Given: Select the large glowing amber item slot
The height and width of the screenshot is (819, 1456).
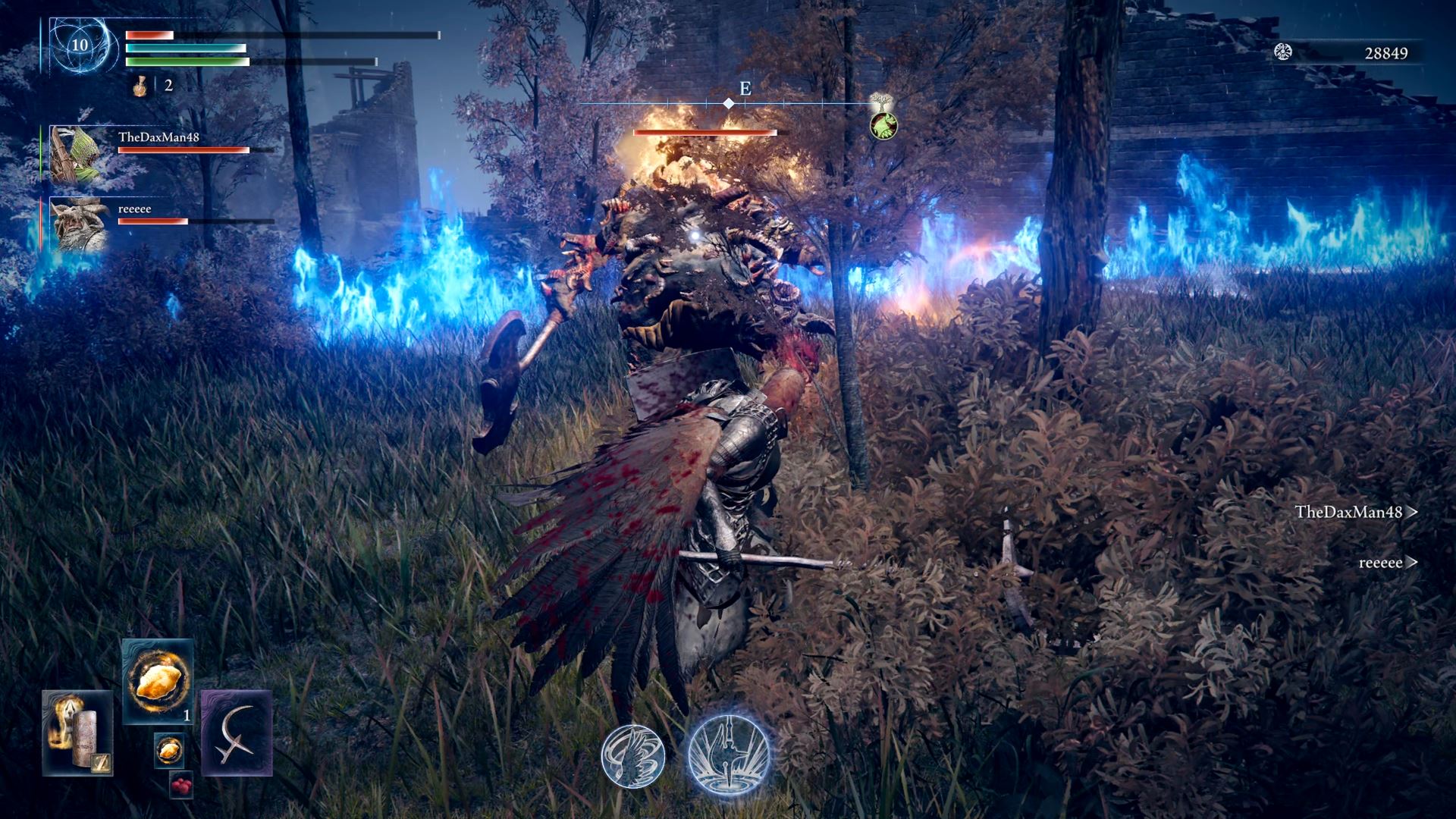Looking at the screenshot, I should [x=158, y=680].
